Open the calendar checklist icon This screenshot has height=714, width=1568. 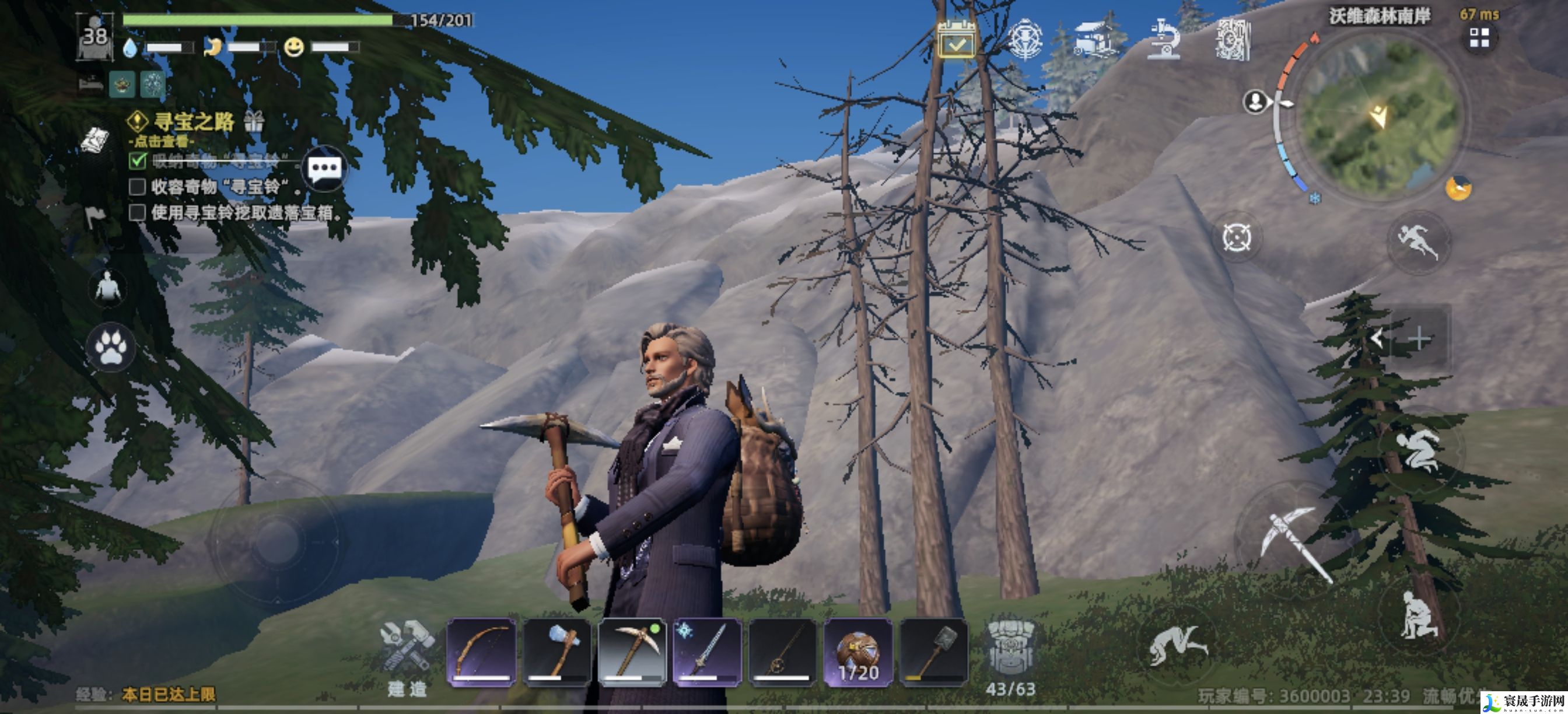(x=956, y=40)
